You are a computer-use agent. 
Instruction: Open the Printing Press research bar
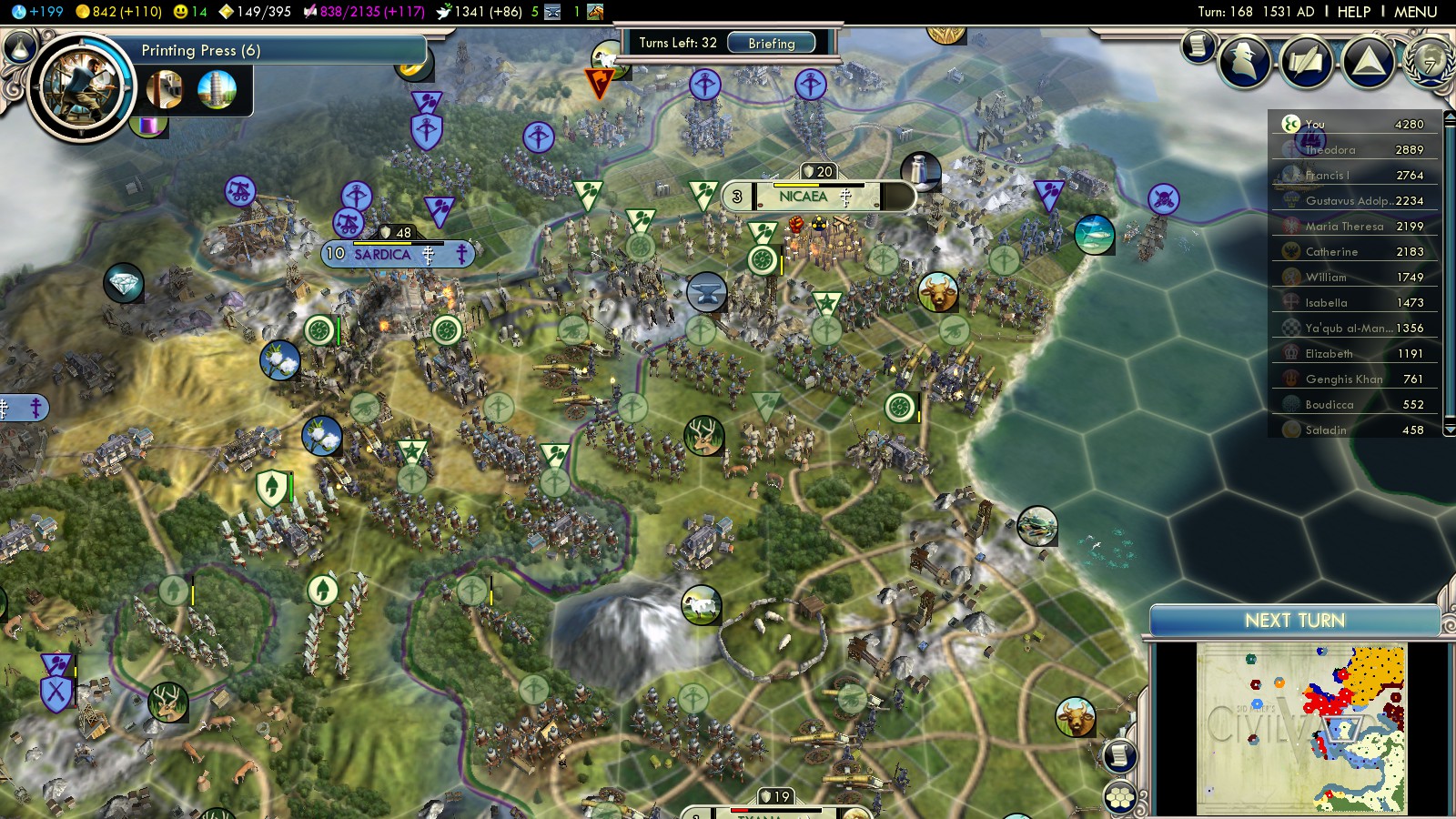pyautogui.click(x=273, y=51)
